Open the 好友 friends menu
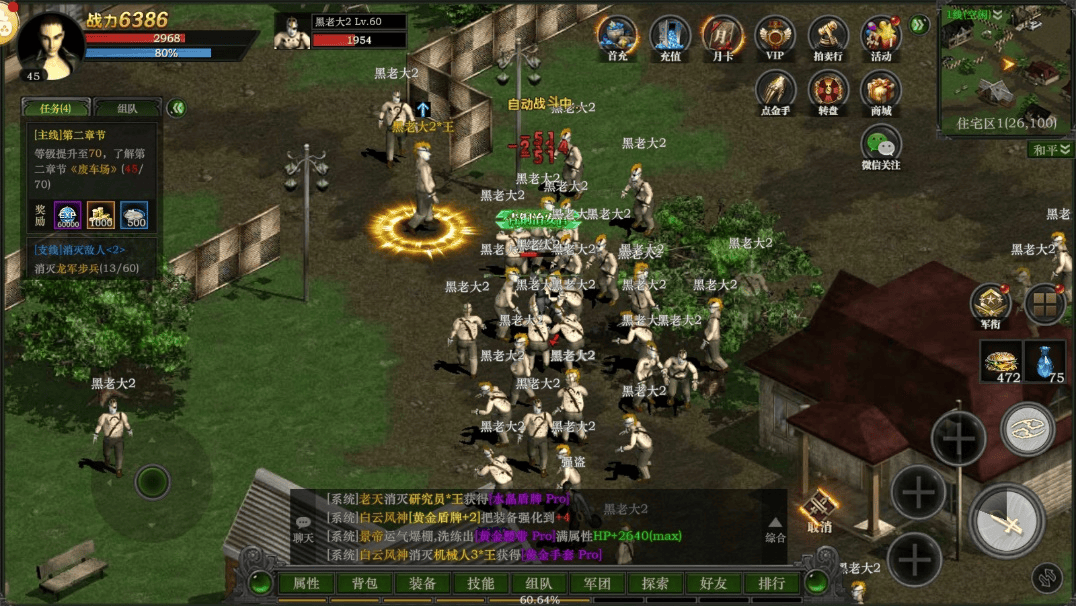This screenshot has height=606, width=1076. [713, 584]
